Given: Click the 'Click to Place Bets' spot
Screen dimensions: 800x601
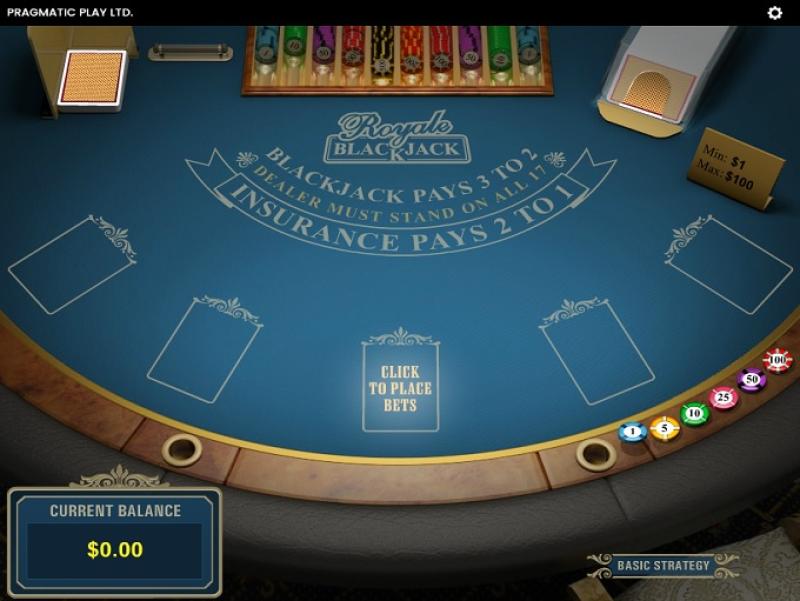Looking at the screenshot, I should pyautogui.click(x=400, y=388).
